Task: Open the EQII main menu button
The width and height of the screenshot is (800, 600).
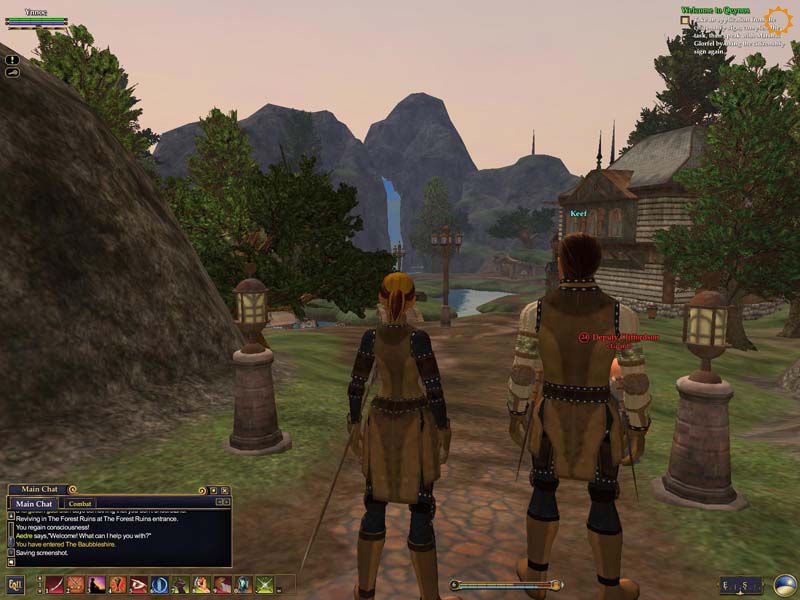Action: click(15, 585)
